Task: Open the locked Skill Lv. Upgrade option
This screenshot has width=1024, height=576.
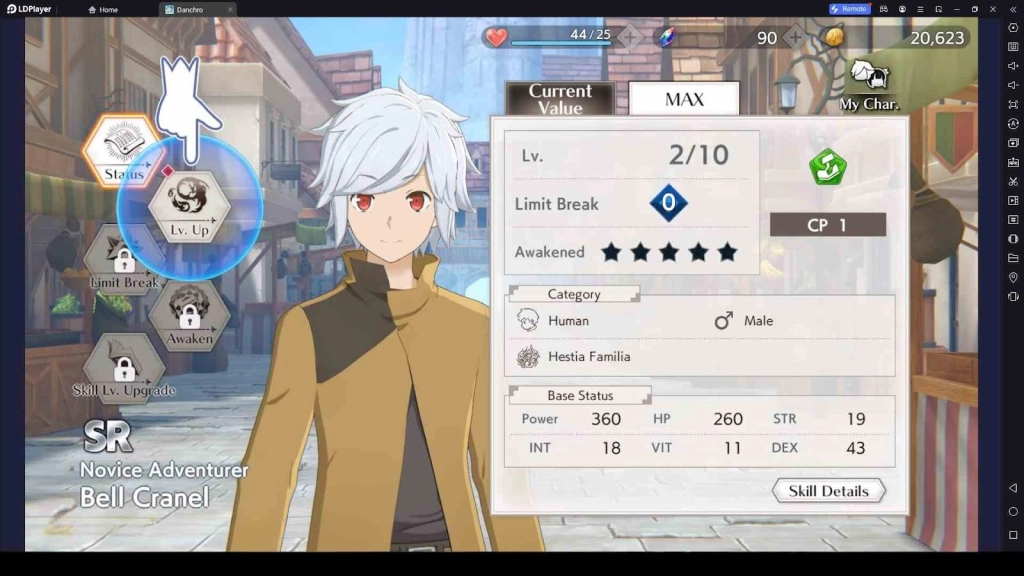Action: pyautogui.click(x=124, y=369)
